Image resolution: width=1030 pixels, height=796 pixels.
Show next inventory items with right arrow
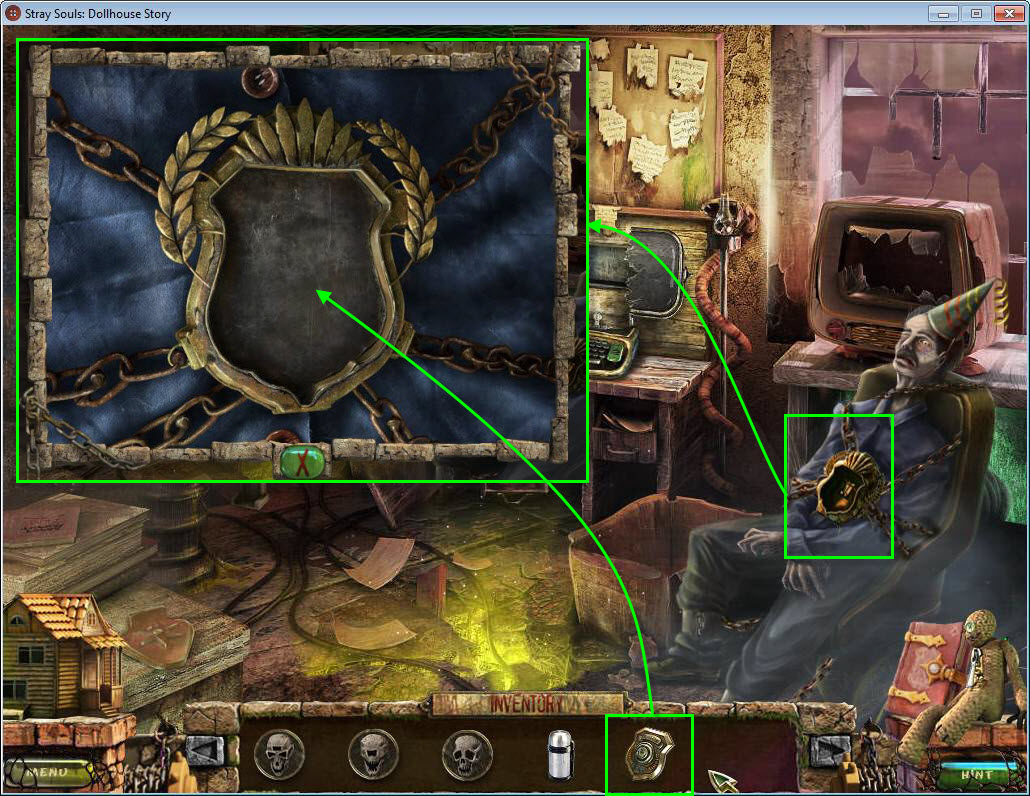[829, 750]
